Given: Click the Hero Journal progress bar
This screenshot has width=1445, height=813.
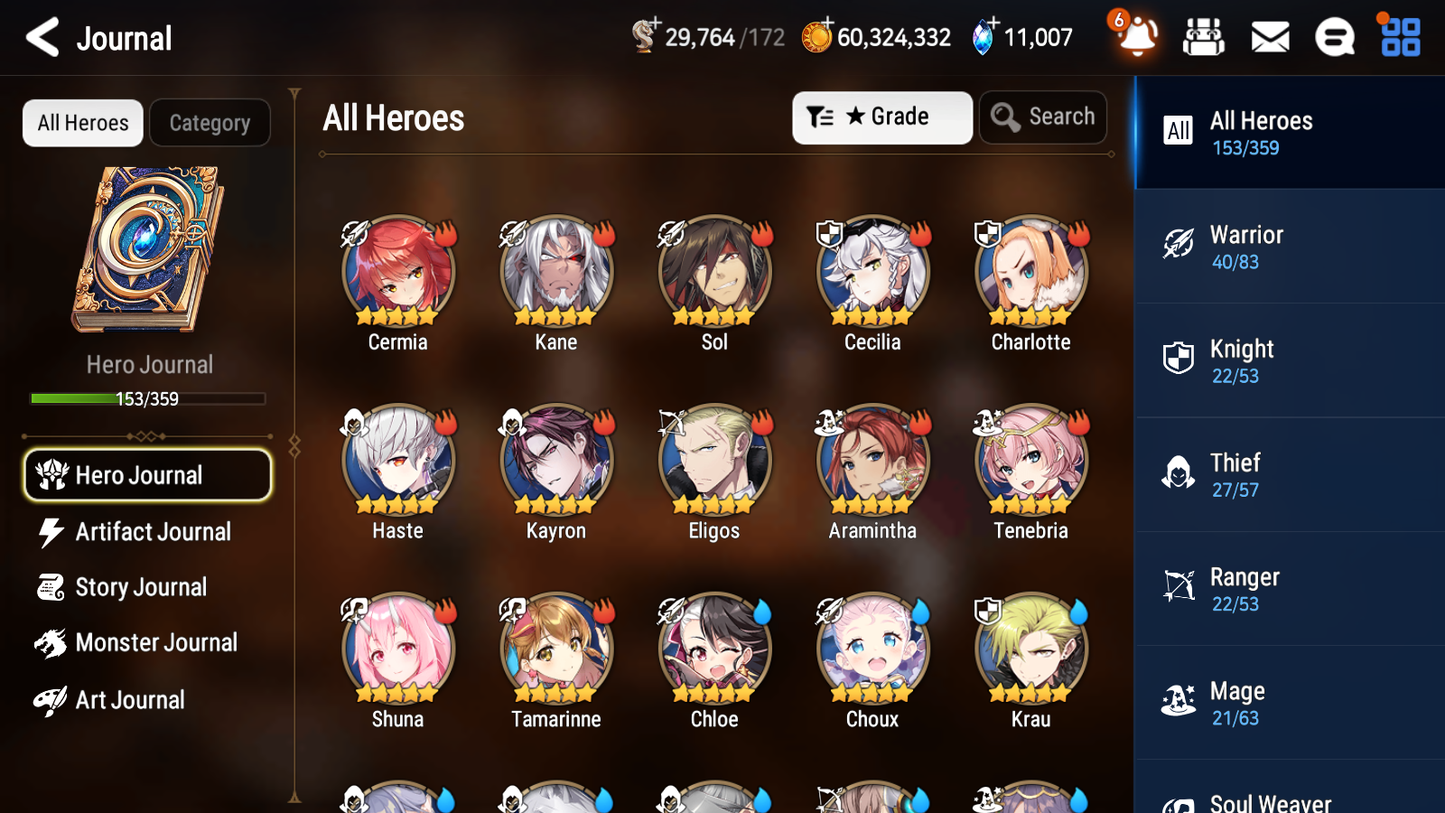Looking at the screenshot, I should (148, 398).
